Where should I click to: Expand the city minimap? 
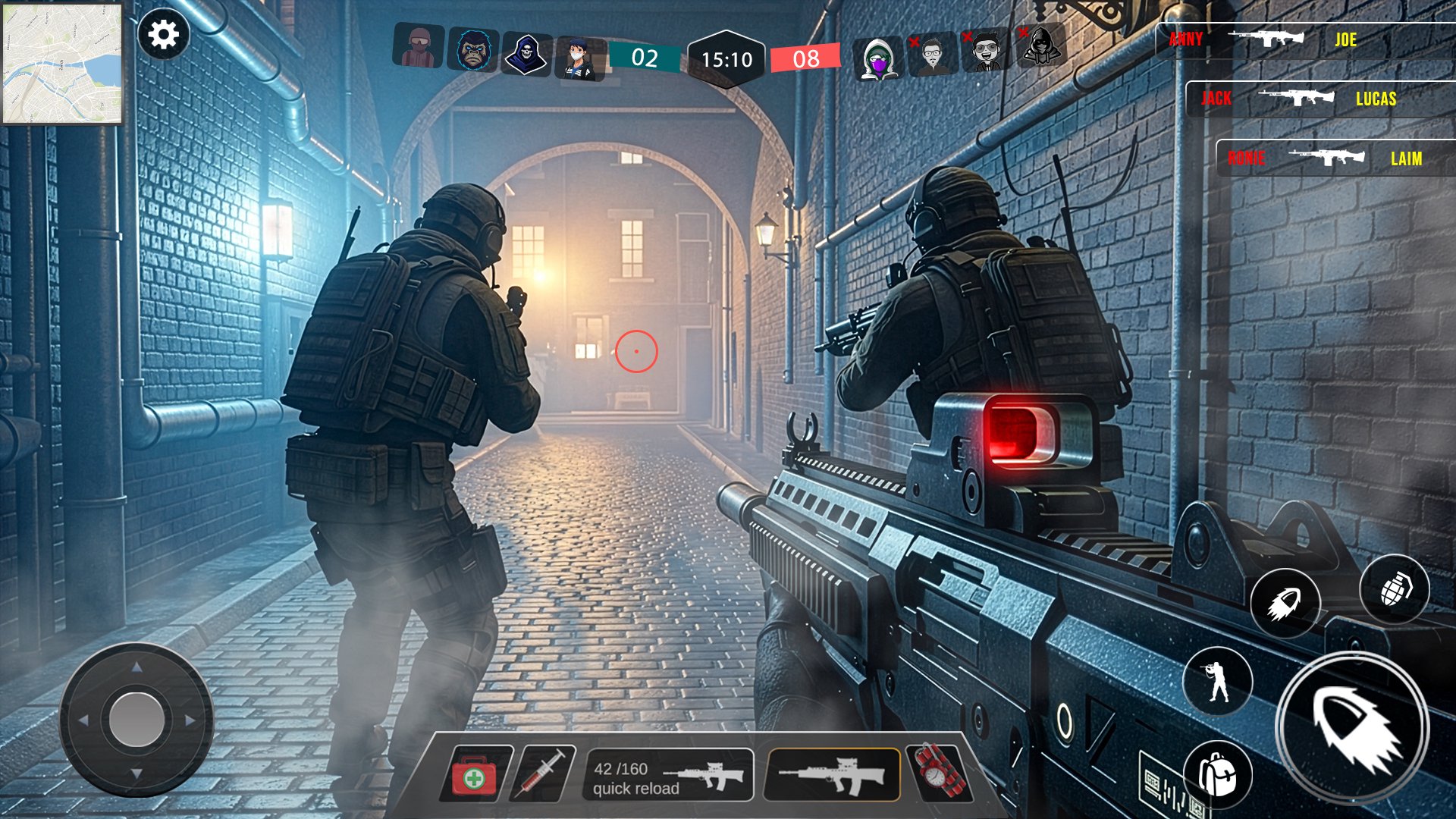(62, 64)
